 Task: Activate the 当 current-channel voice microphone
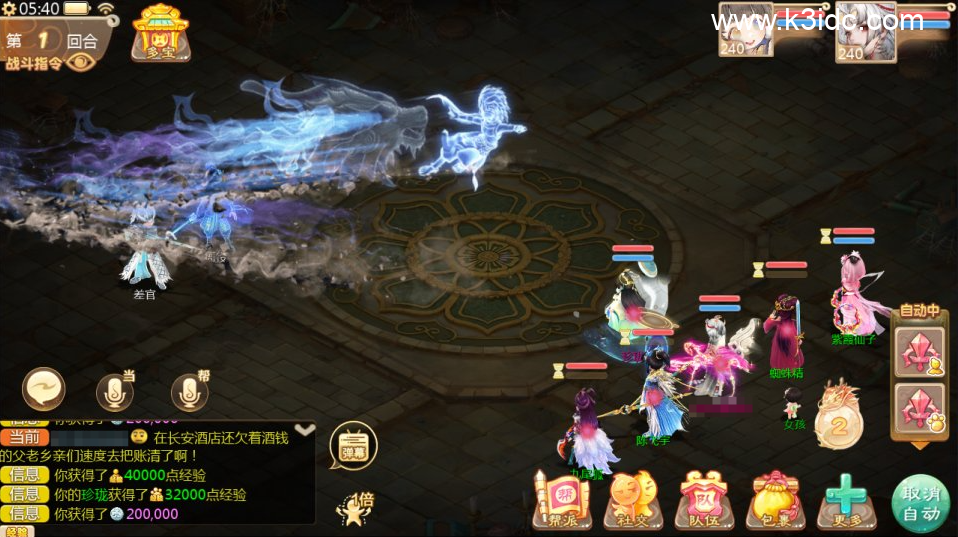115,391
